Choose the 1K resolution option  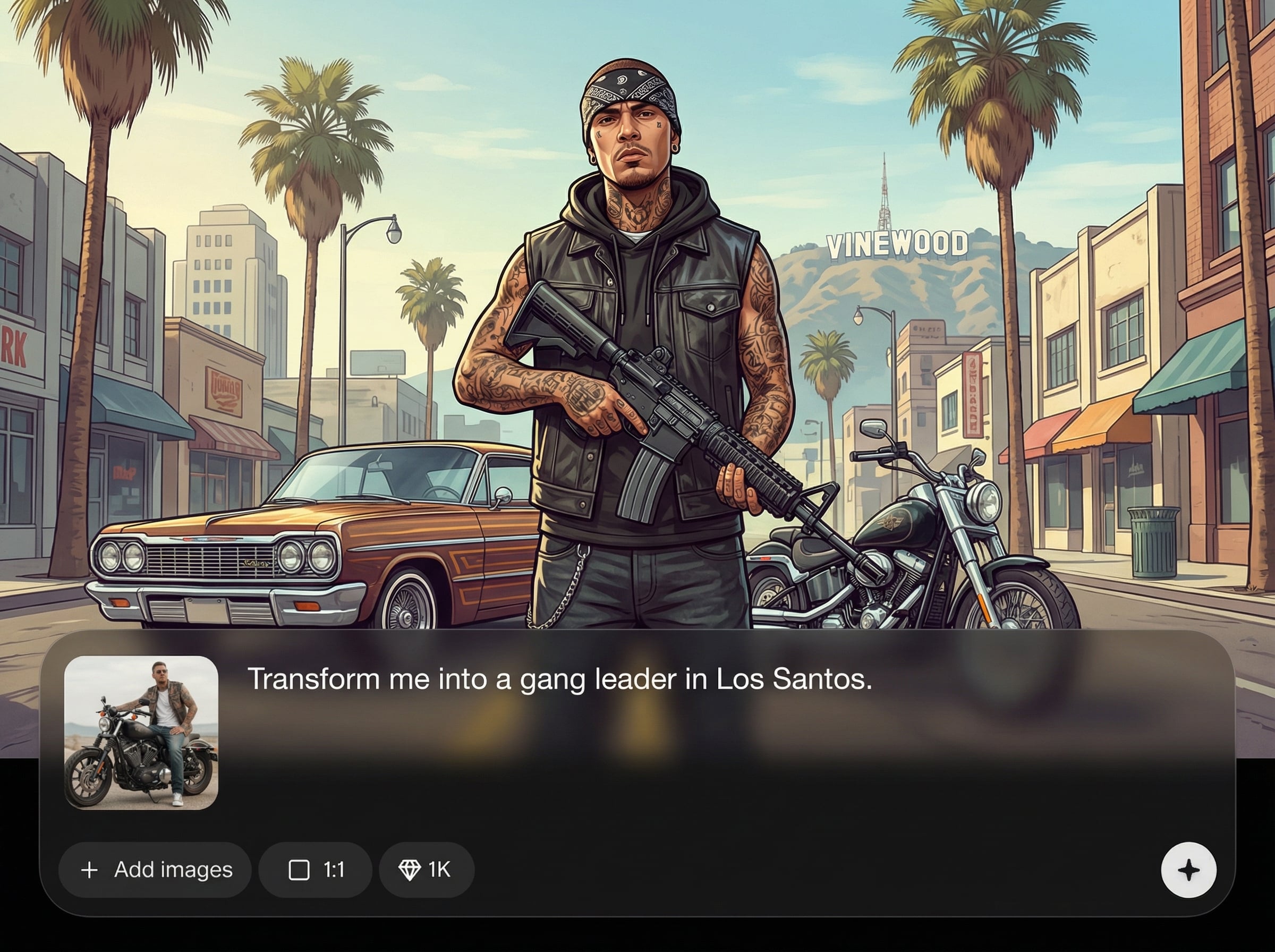pos(427,870)
